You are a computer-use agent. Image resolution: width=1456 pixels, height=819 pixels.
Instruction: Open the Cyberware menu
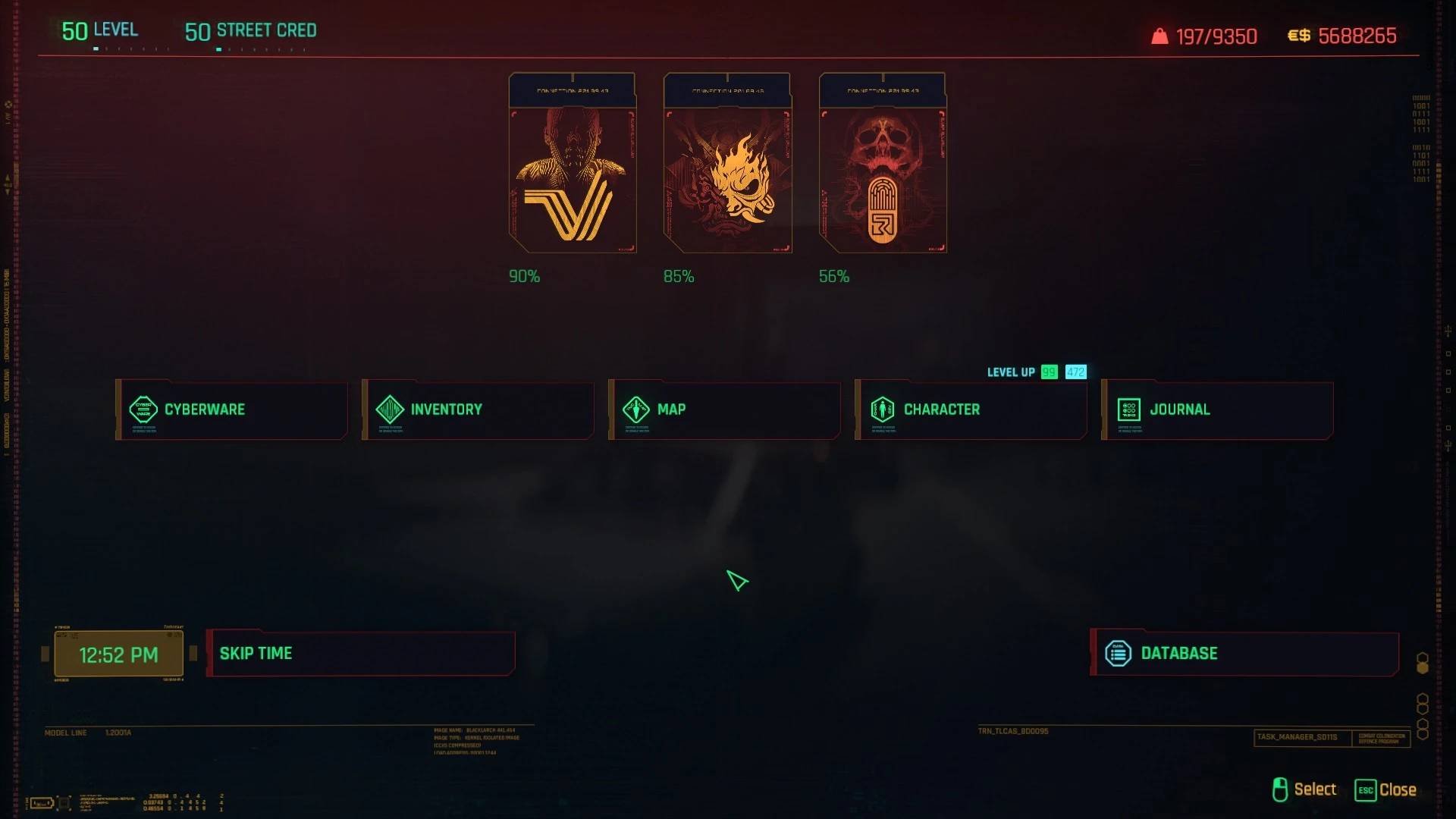[x=231, y=409]
